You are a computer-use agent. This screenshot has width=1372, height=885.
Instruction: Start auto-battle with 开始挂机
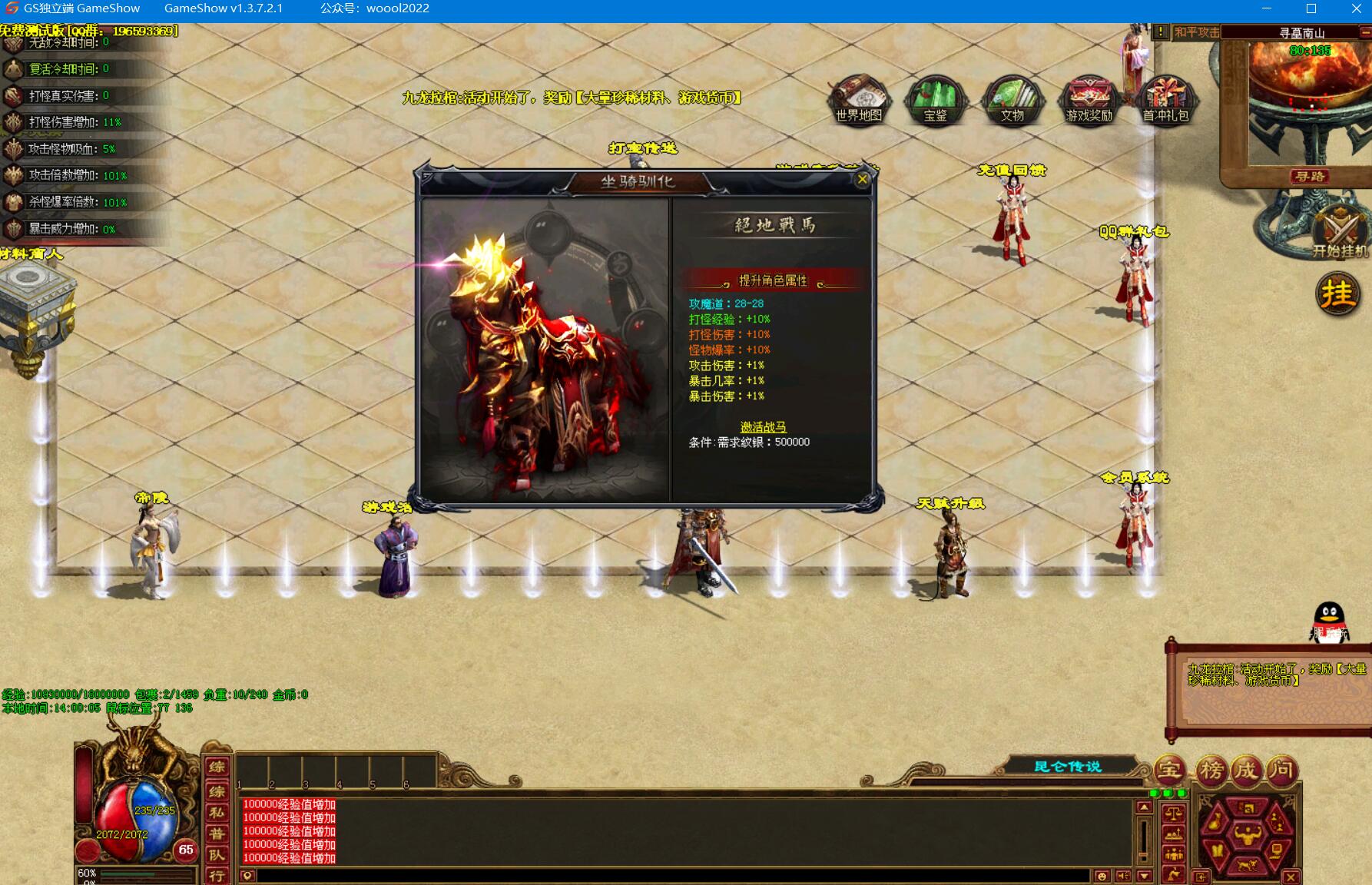tap(1340, 234)
